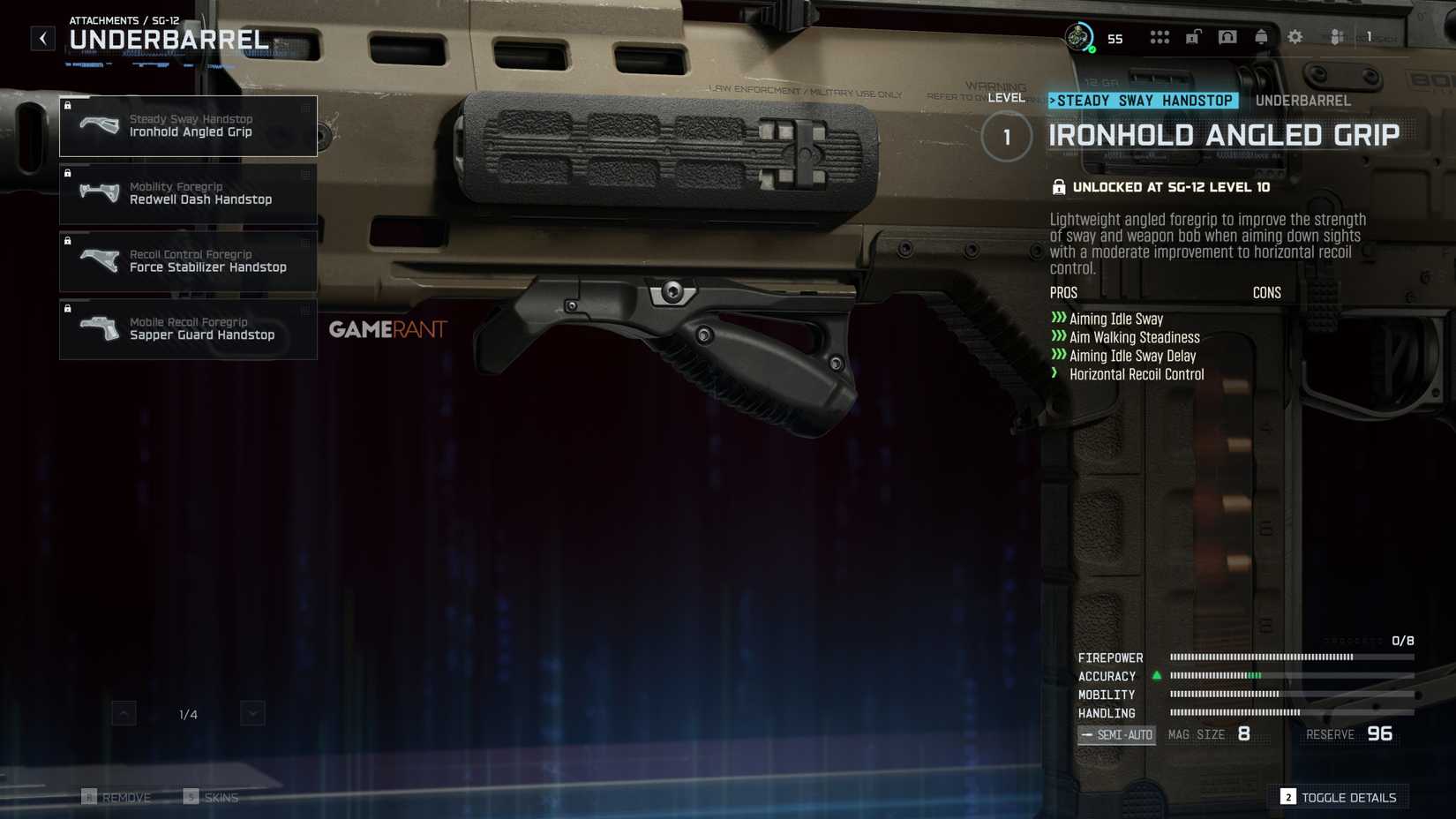Viewport: 1456px width, 819px height.
Task: Click the back arrow next to Underbarrel
Action: click(x=41, y=38)
